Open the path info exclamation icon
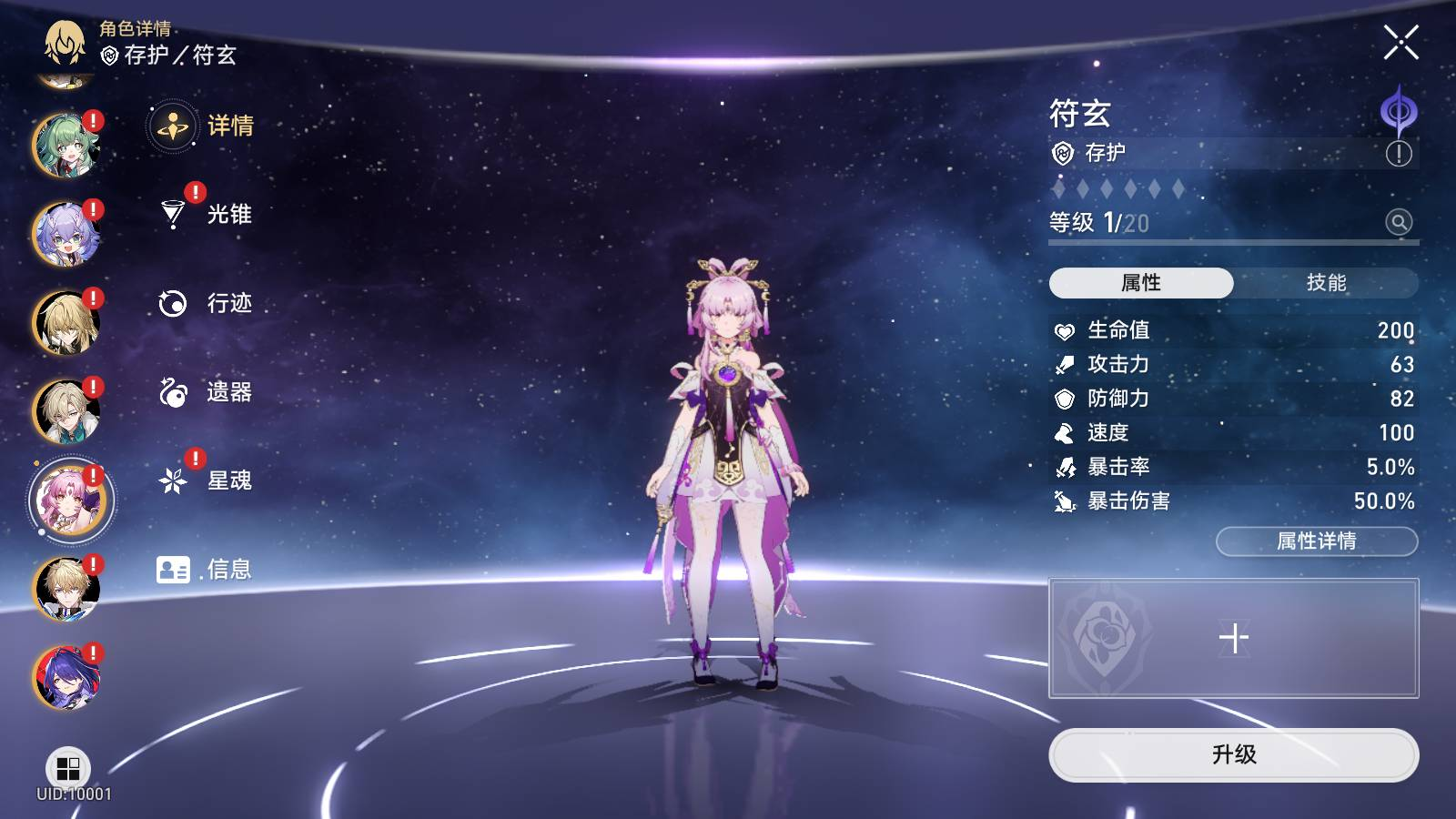This screenshot has width=1456, height=819. point(1399,153)
